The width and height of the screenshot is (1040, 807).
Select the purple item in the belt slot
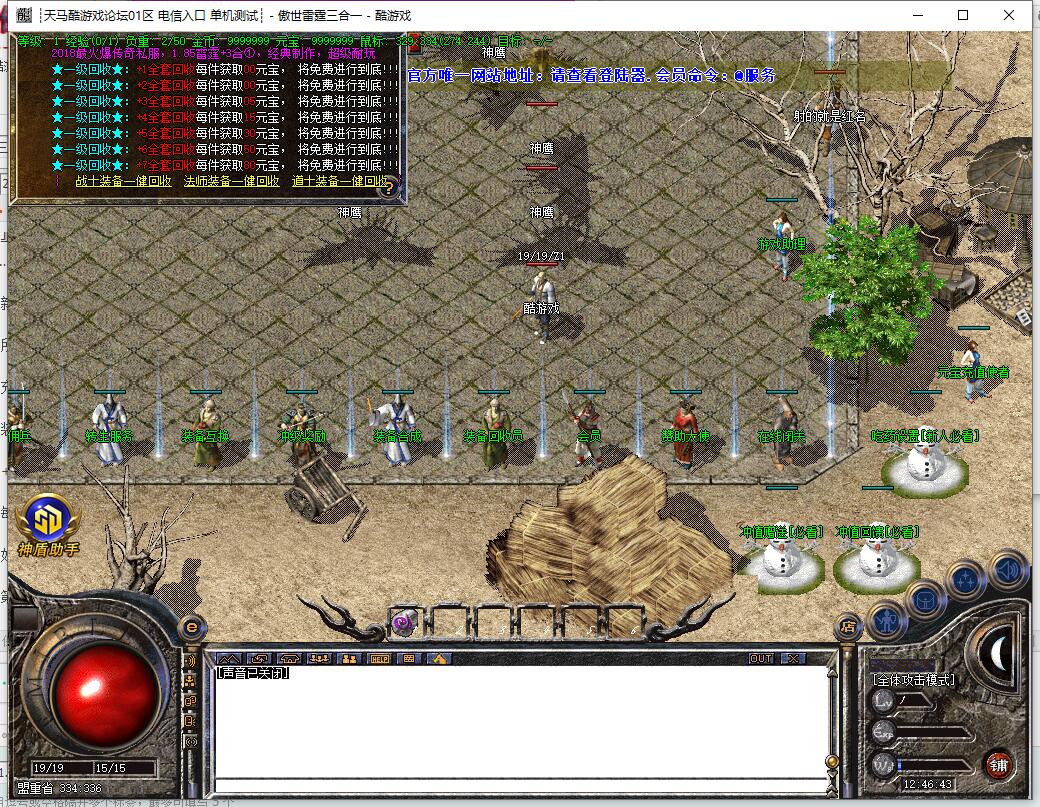pyautogui.click(x=405, y=623)
